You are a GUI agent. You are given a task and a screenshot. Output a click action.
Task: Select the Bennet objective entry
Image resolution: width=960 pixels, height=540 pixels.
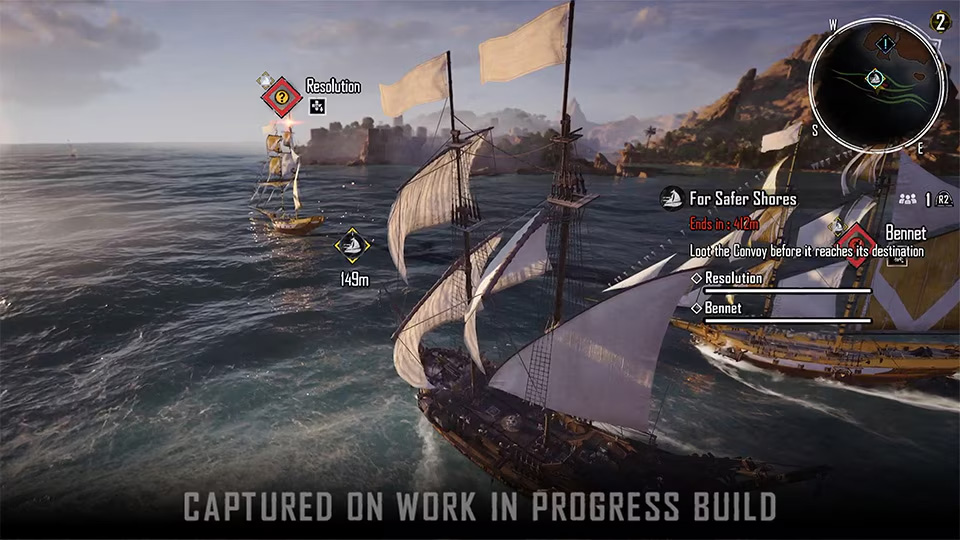click(x=724, y=307)
